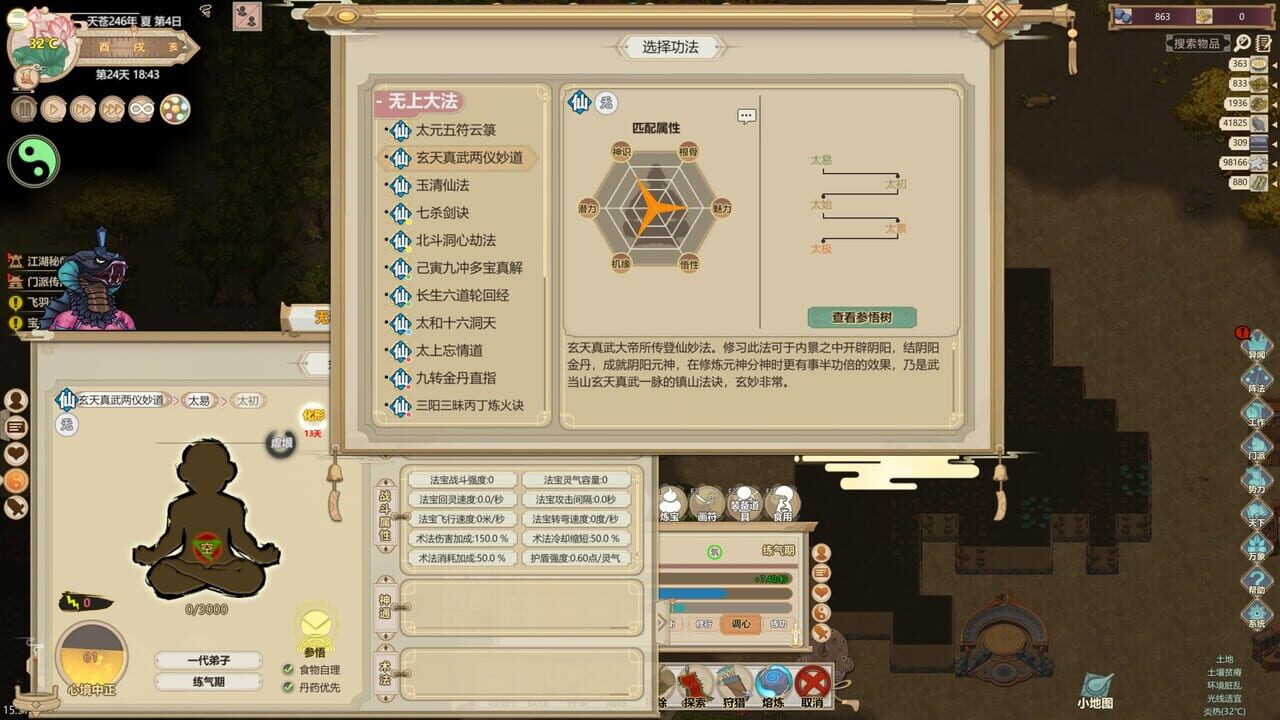Viewport: 1280px width, 720px height.
Task: Switch to the 调心 tab
Action: (x=742, y=622)
